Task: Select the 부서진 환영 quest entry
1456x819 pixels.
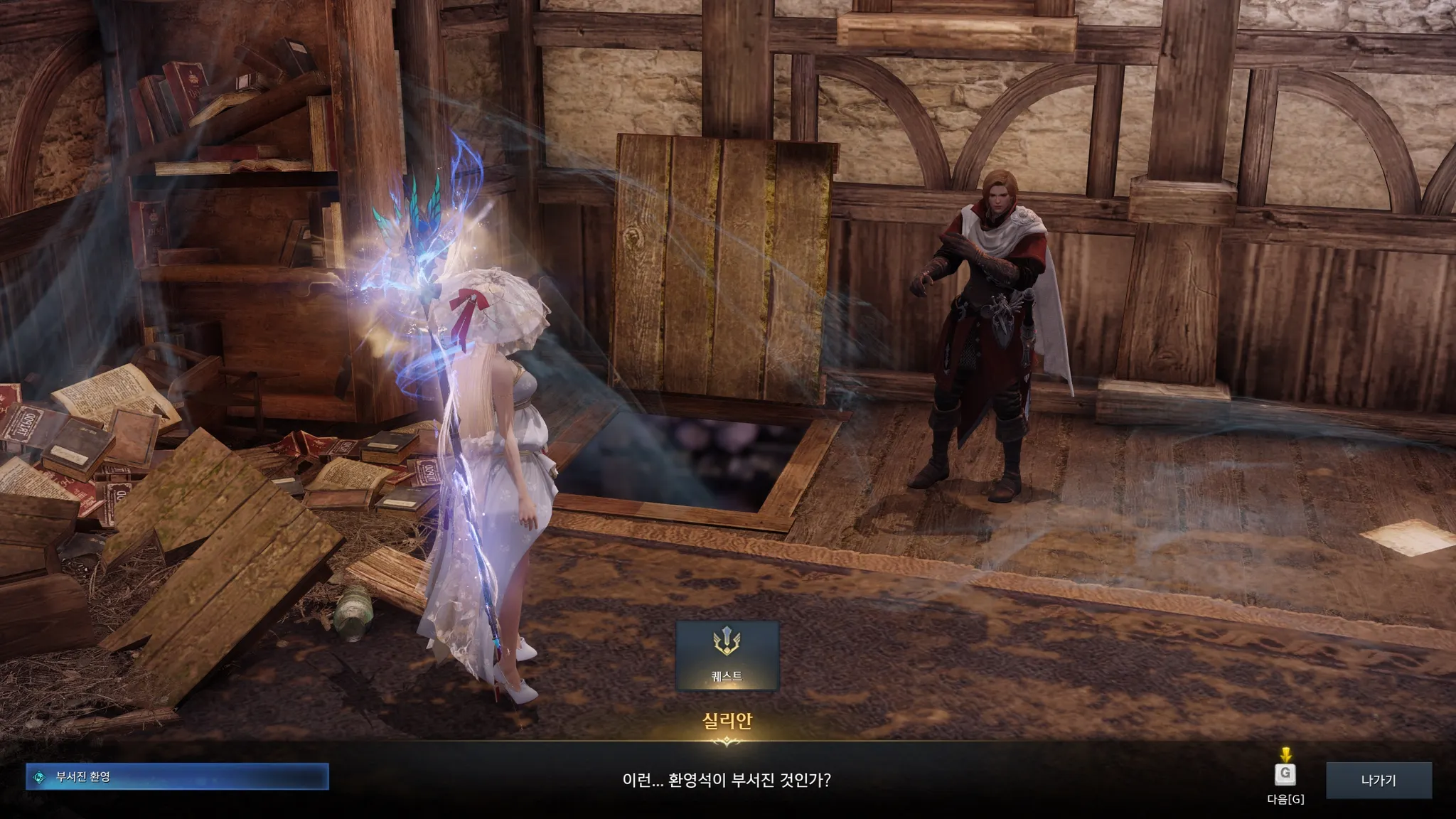Action: click(178, 777)
